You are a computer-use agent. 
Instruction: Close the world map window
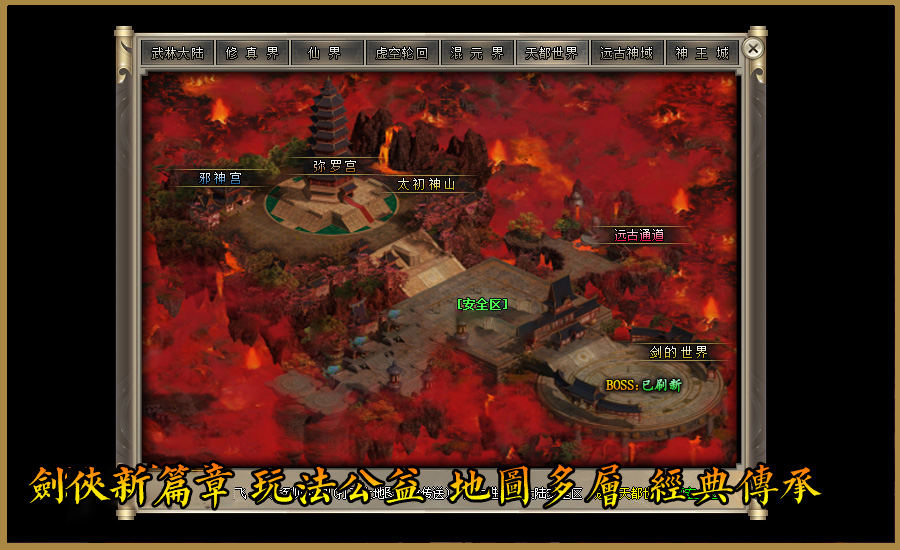754,48
